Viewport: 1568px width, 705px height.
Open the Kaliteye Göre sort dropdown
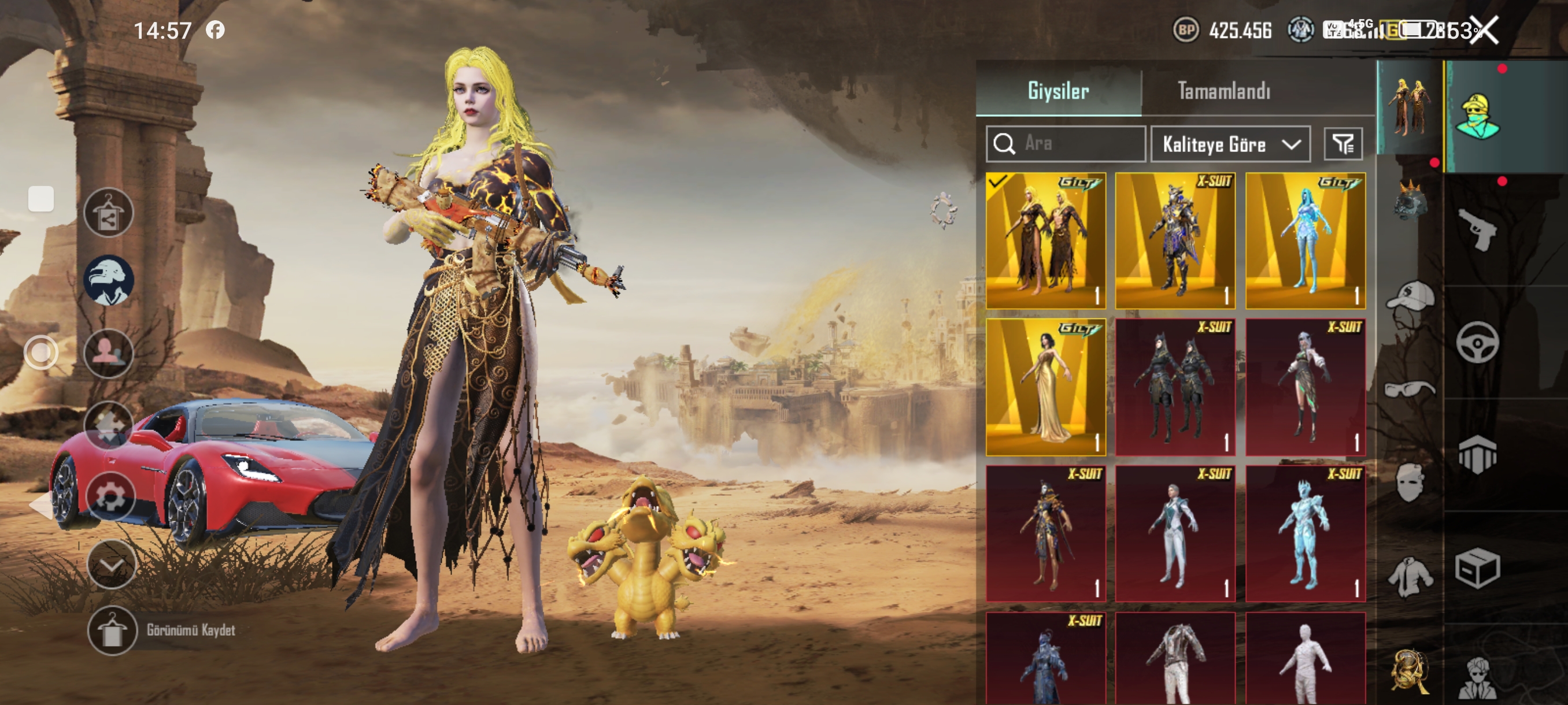(1230, 144)
